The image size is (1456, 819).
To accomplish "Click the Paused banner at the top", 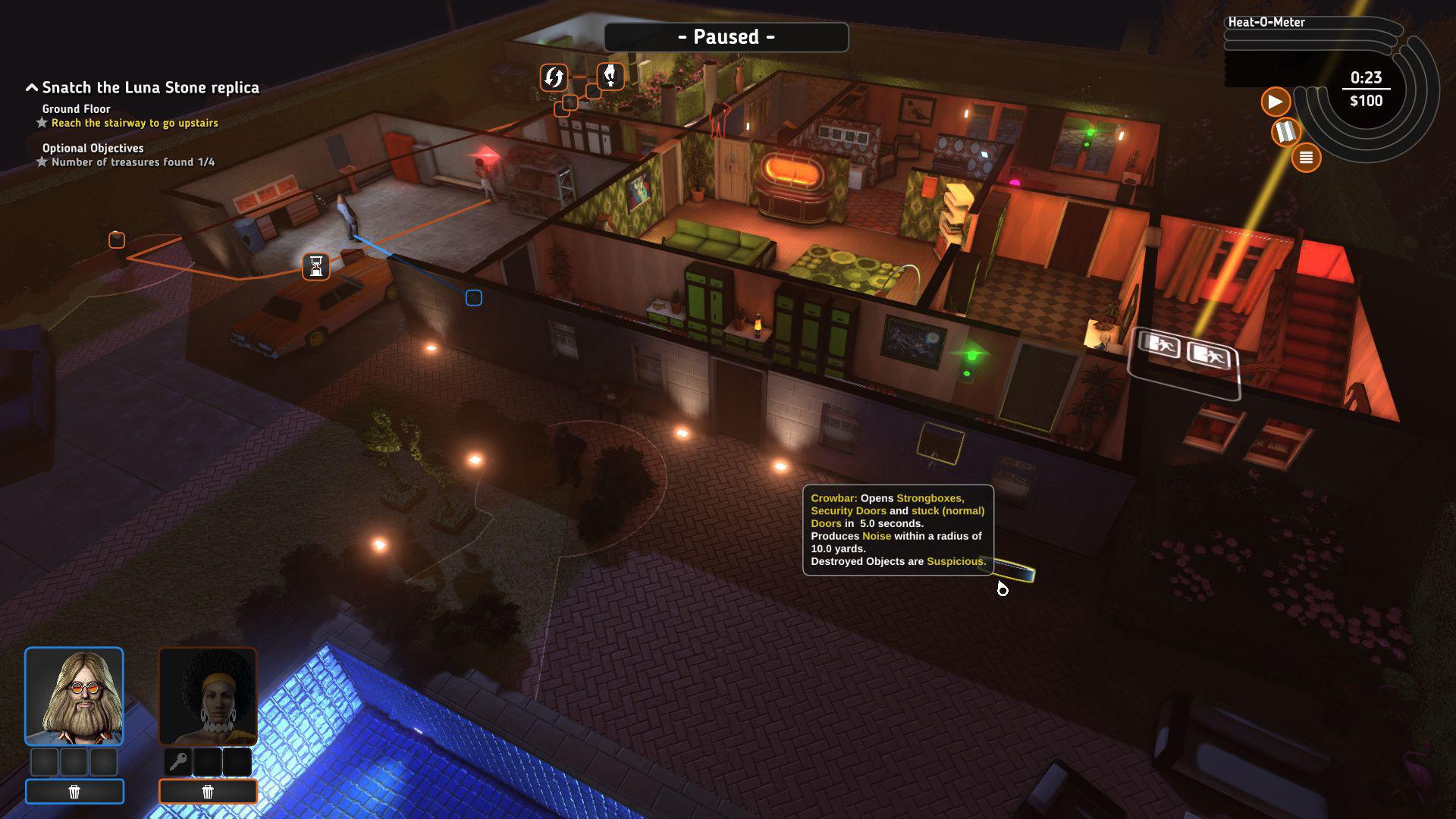I will pos(726,36).
